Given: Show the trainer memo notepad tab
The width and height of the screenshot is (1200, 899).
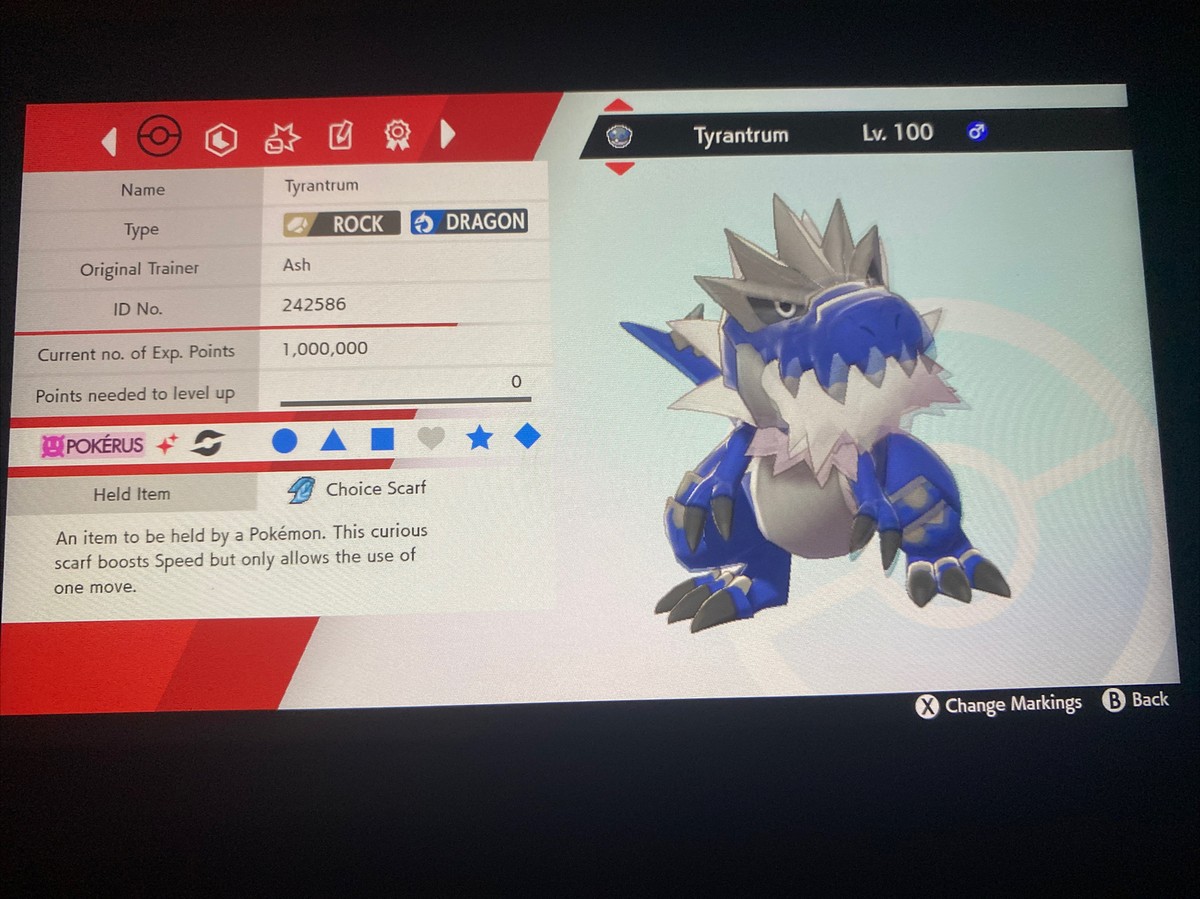Looking at the screenshot, I should coord(340,136).
